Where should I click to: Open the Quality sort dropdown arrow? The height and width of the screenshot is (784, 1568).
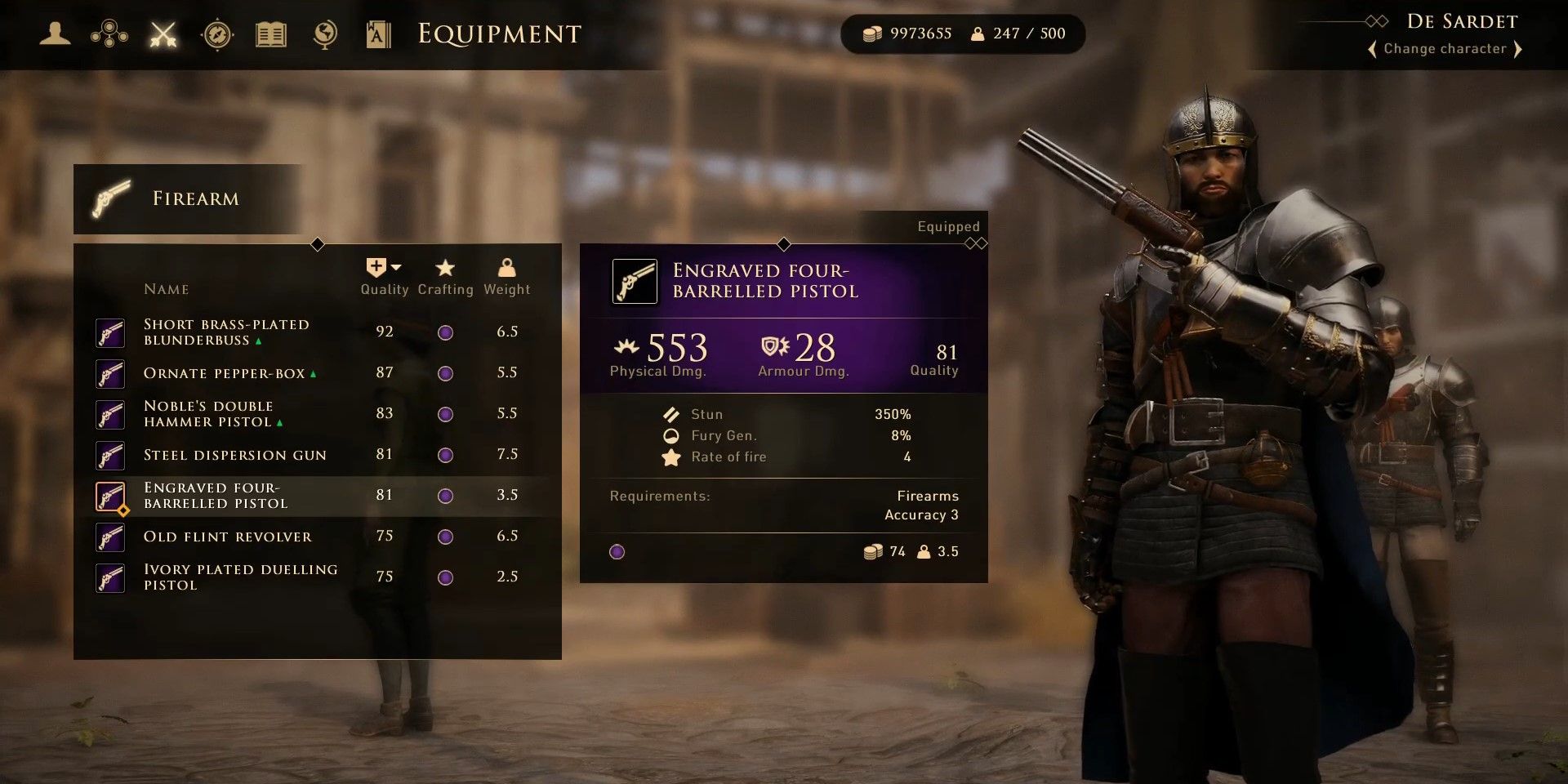[x=396, y=265]
